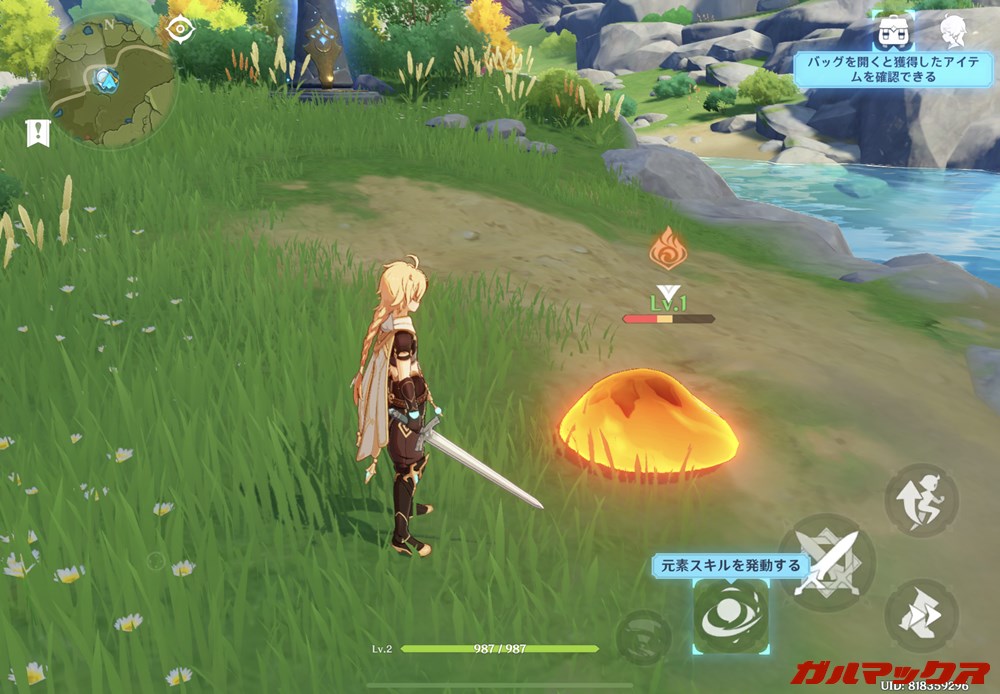This screenshot has width=1000, height=694.
Task: Activate the highlighted elemental skill
Action: (x=731, y=617)
